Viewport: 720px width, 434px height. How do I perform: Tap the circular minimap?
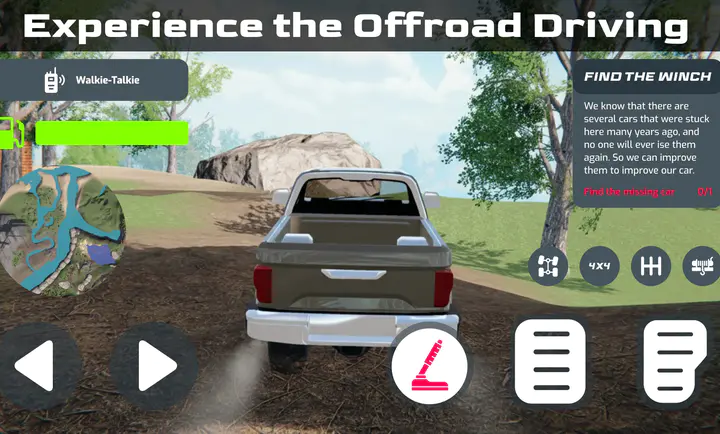point(62,229)
